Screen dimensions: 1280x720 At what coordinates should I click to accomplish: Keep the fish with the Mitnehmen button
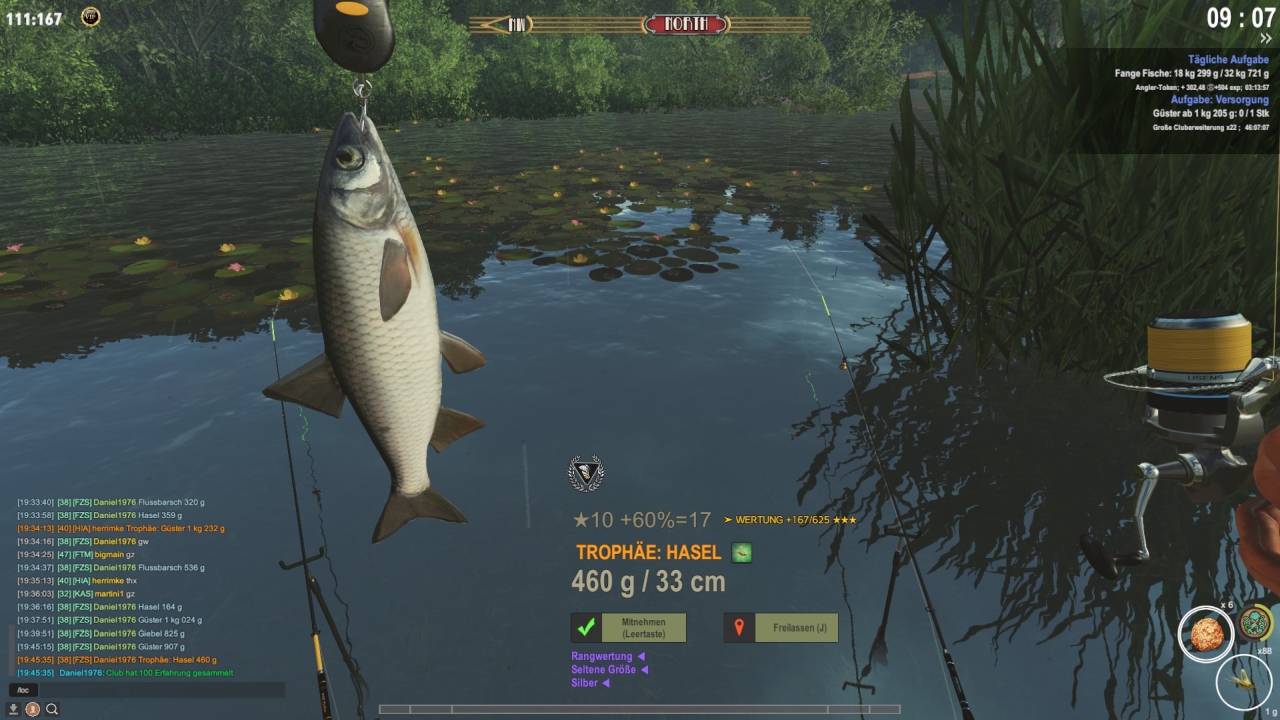point(628,628)
